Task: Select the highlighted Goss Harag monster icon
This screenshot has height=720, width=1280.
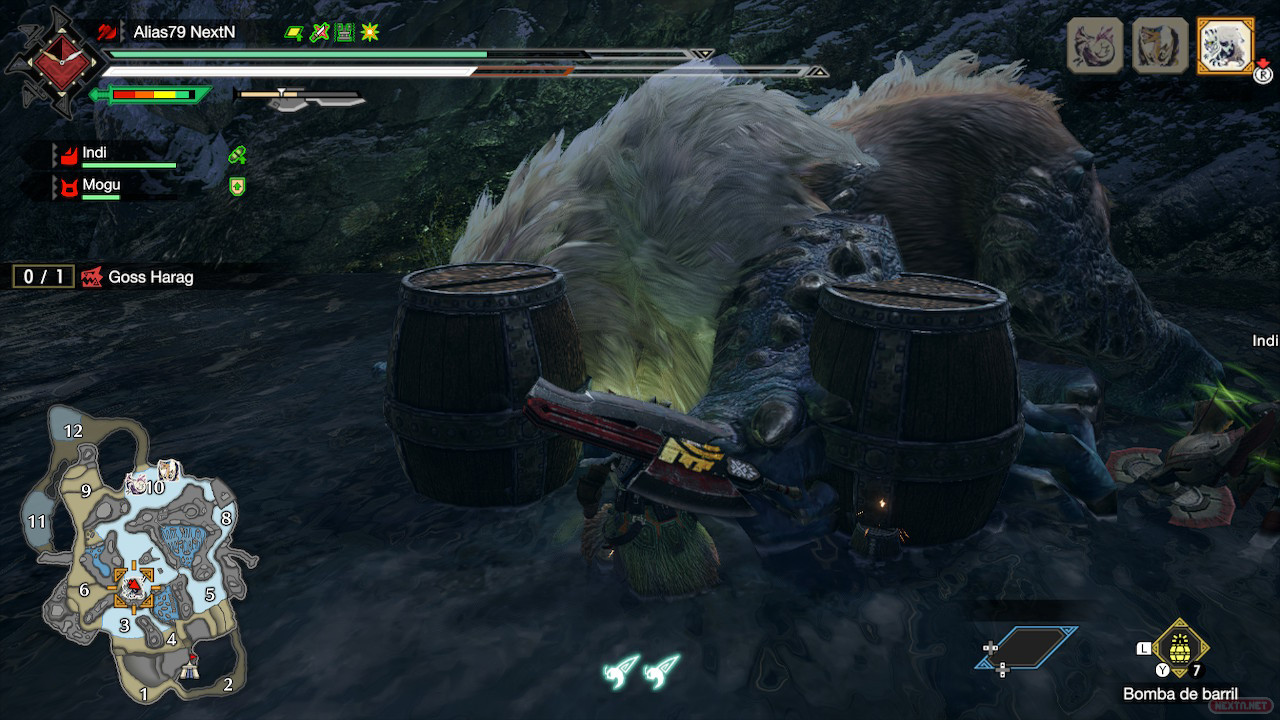Action: 1223,46
